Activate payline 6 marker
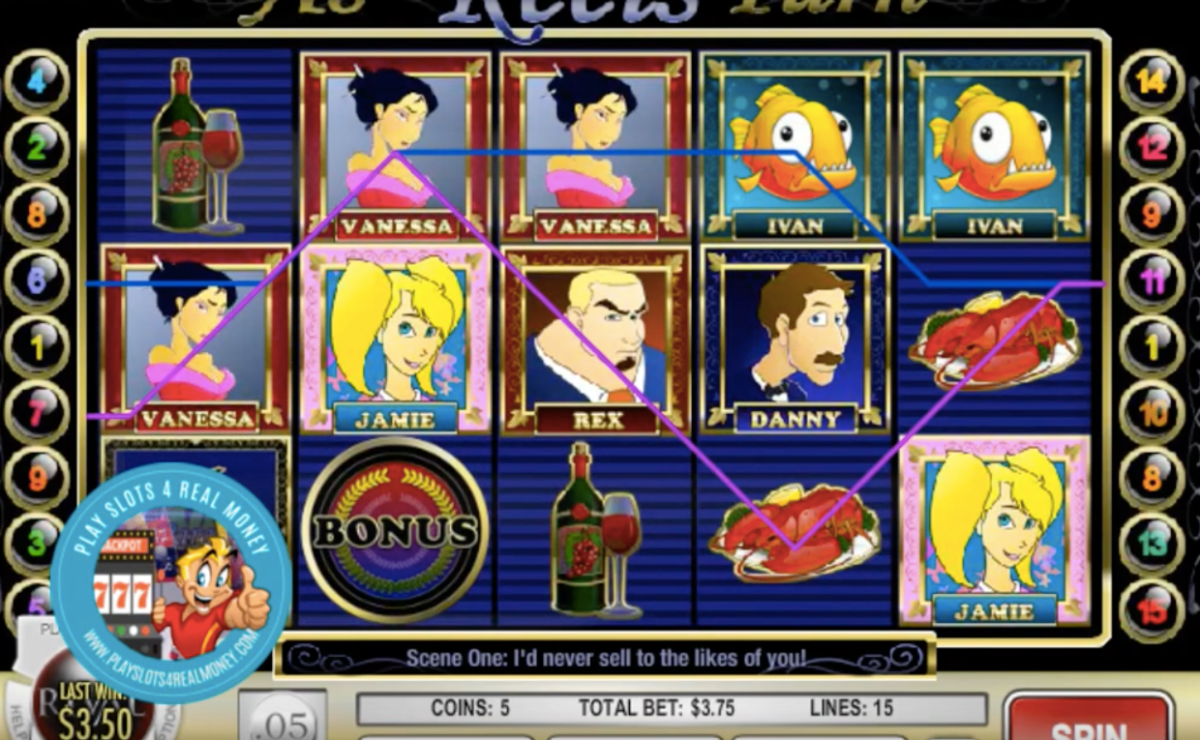The height and width of the screenshot is (740, 1200). coord(37,281)
